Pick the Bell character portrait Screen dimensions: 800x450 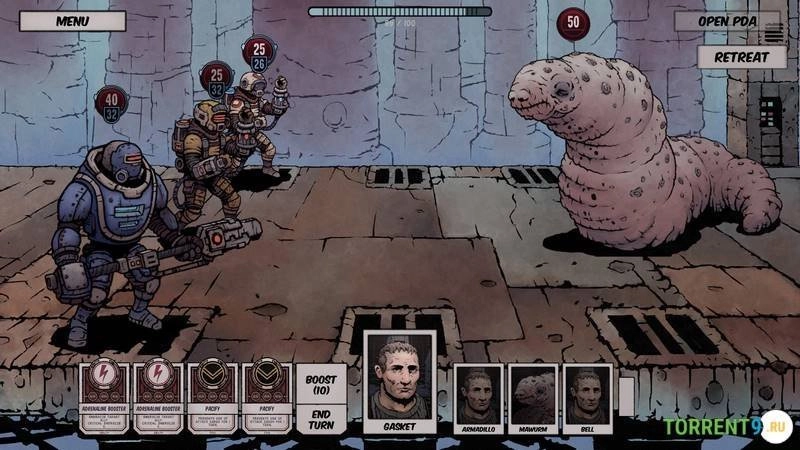pos(588,400)
